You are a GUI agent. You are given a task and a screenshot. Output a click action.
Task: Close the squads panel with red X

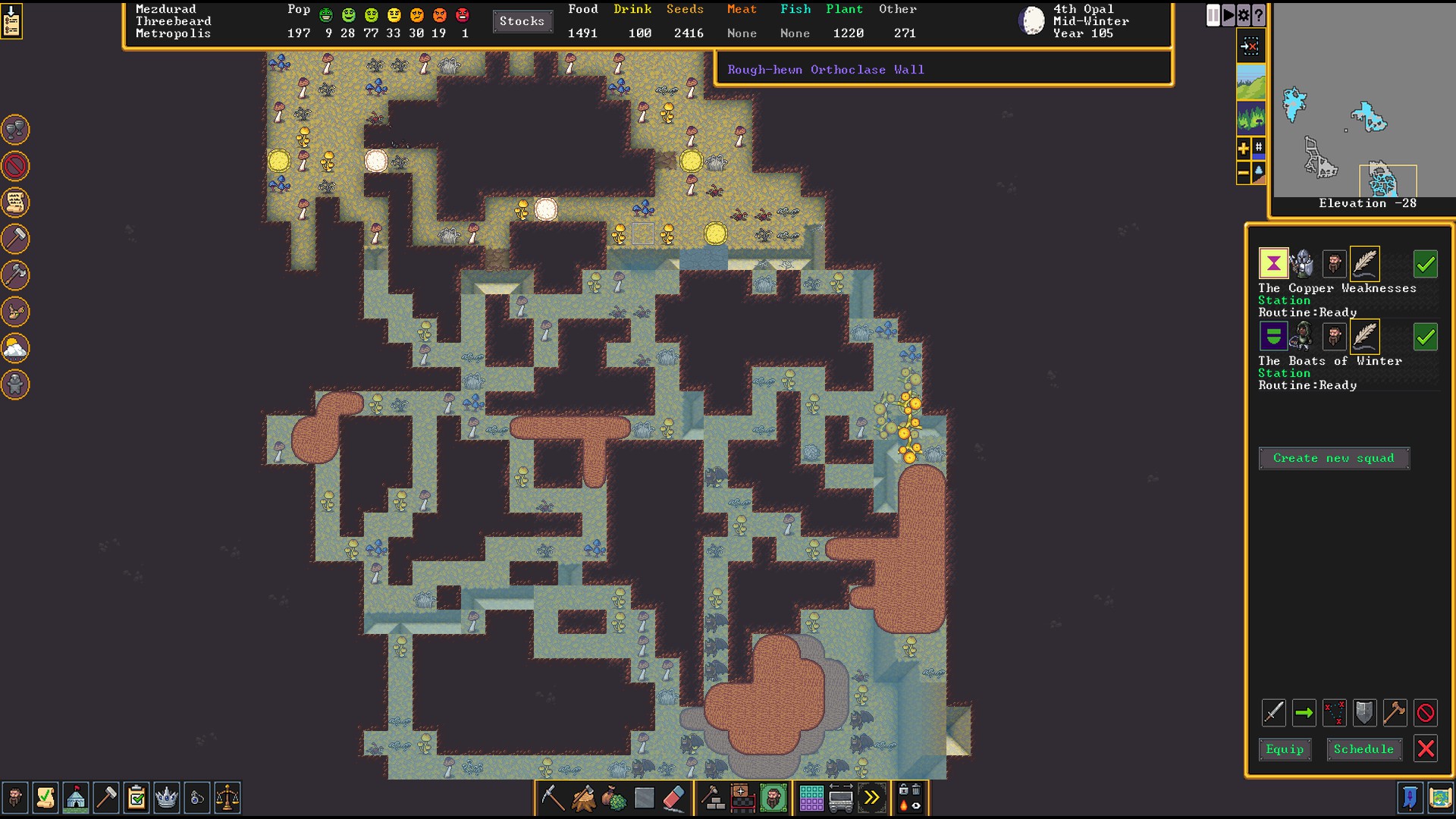pyautogui.click(x=1426, y=749)
